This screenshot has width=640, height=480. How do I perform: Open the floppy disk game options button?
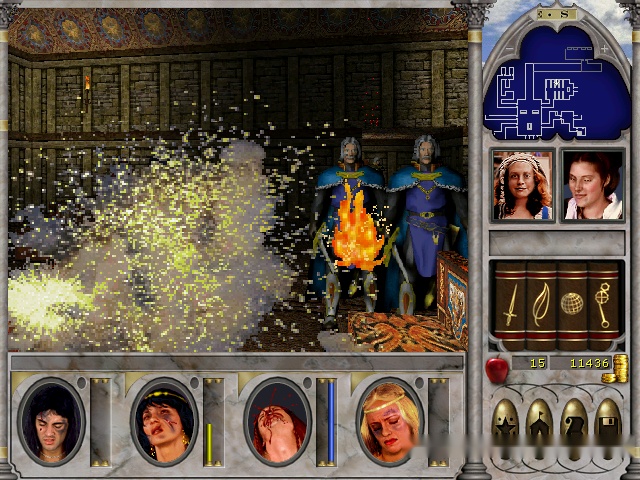click(x=605, y=423)
